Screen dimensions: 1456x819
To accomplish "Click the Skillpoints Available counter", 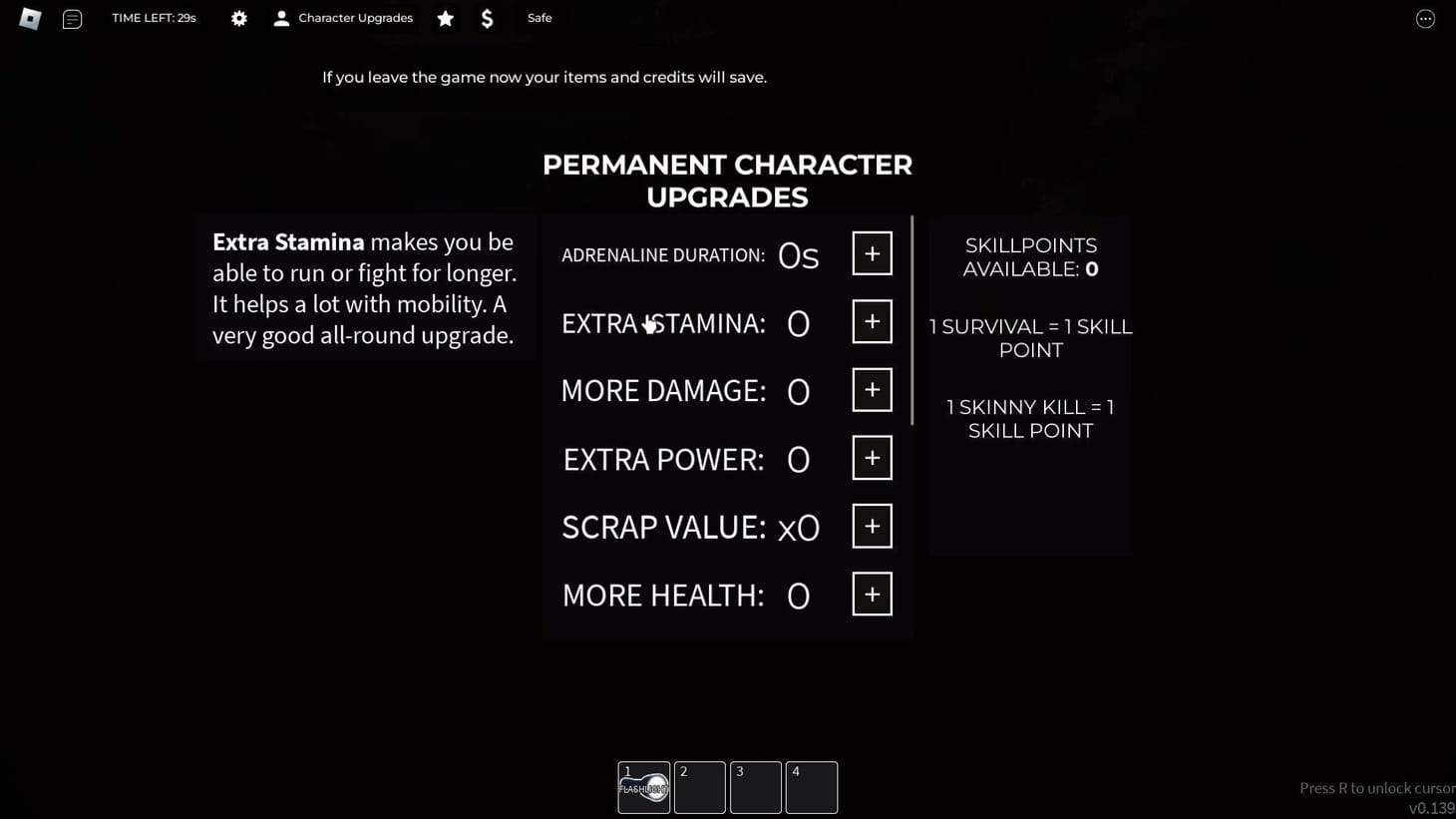I will tap(1030, 256).
